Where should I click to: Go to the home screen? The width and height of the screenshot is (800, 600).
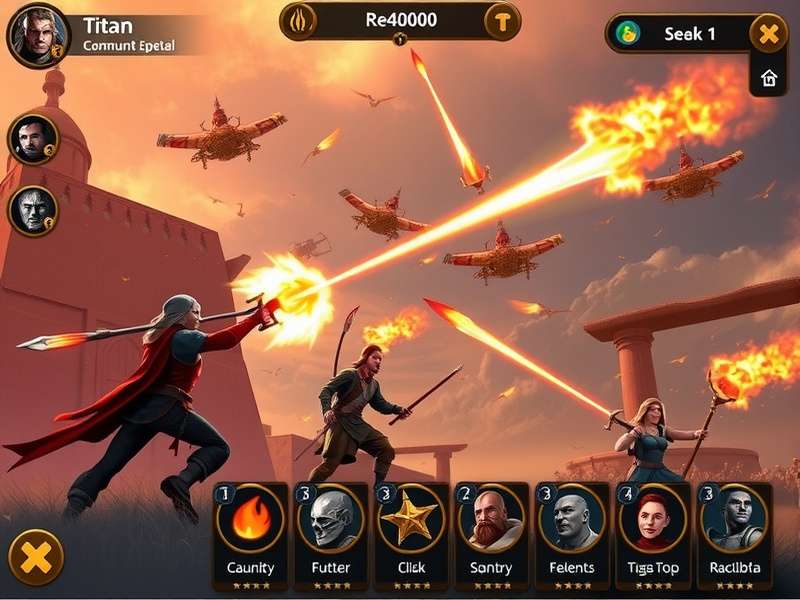pos(769,79)
